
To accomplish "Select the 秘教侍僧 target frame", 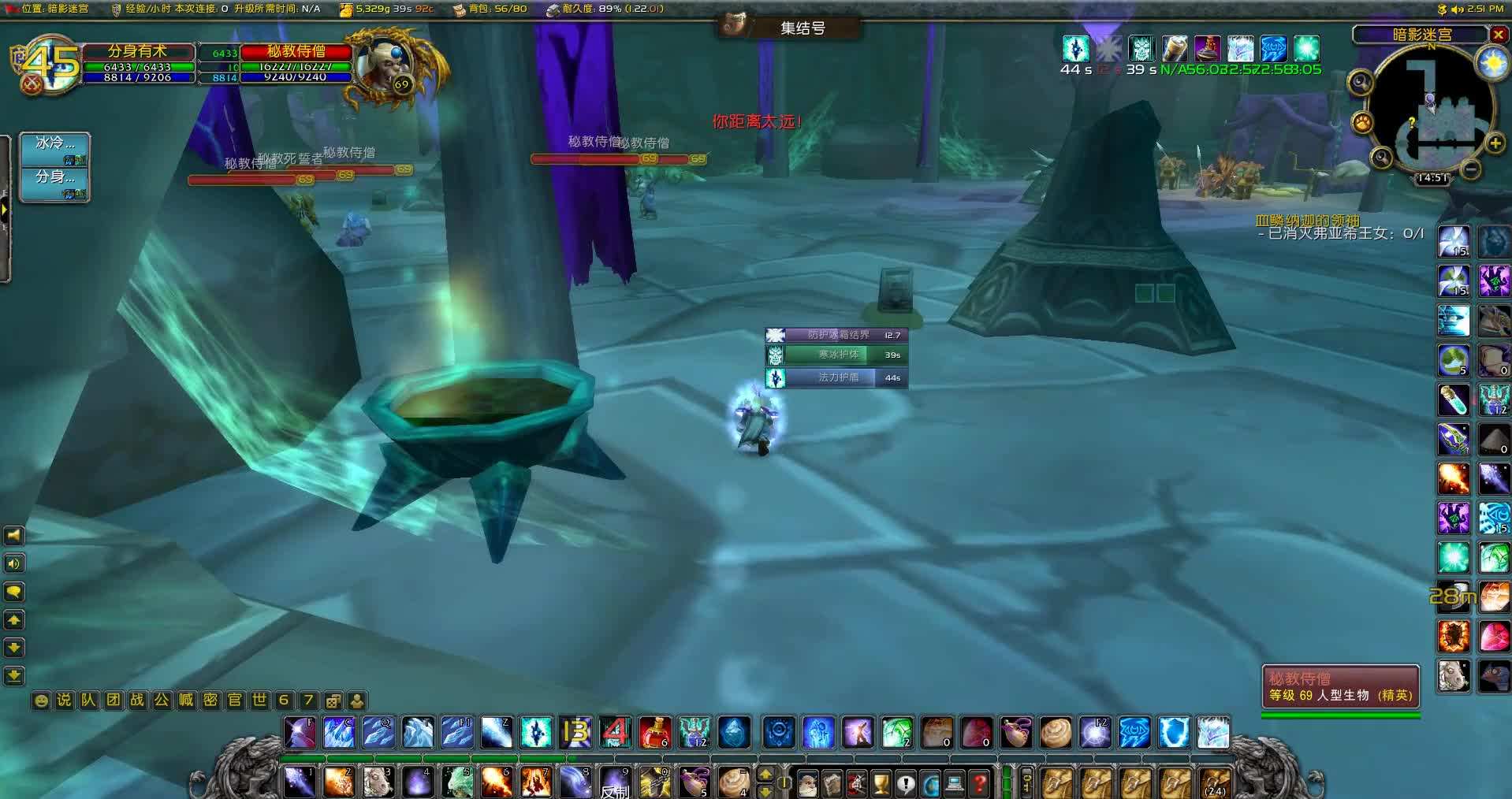I will point(296,51).
